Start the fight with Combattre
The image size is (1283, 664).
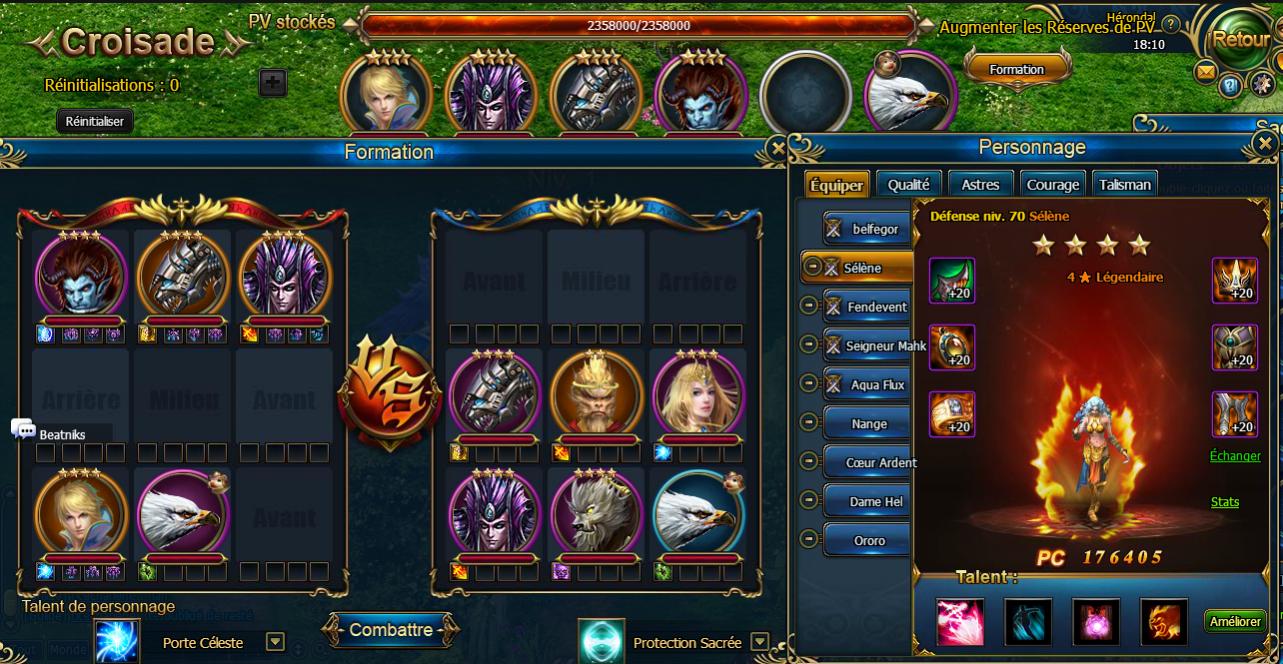(x=391, y=630)
